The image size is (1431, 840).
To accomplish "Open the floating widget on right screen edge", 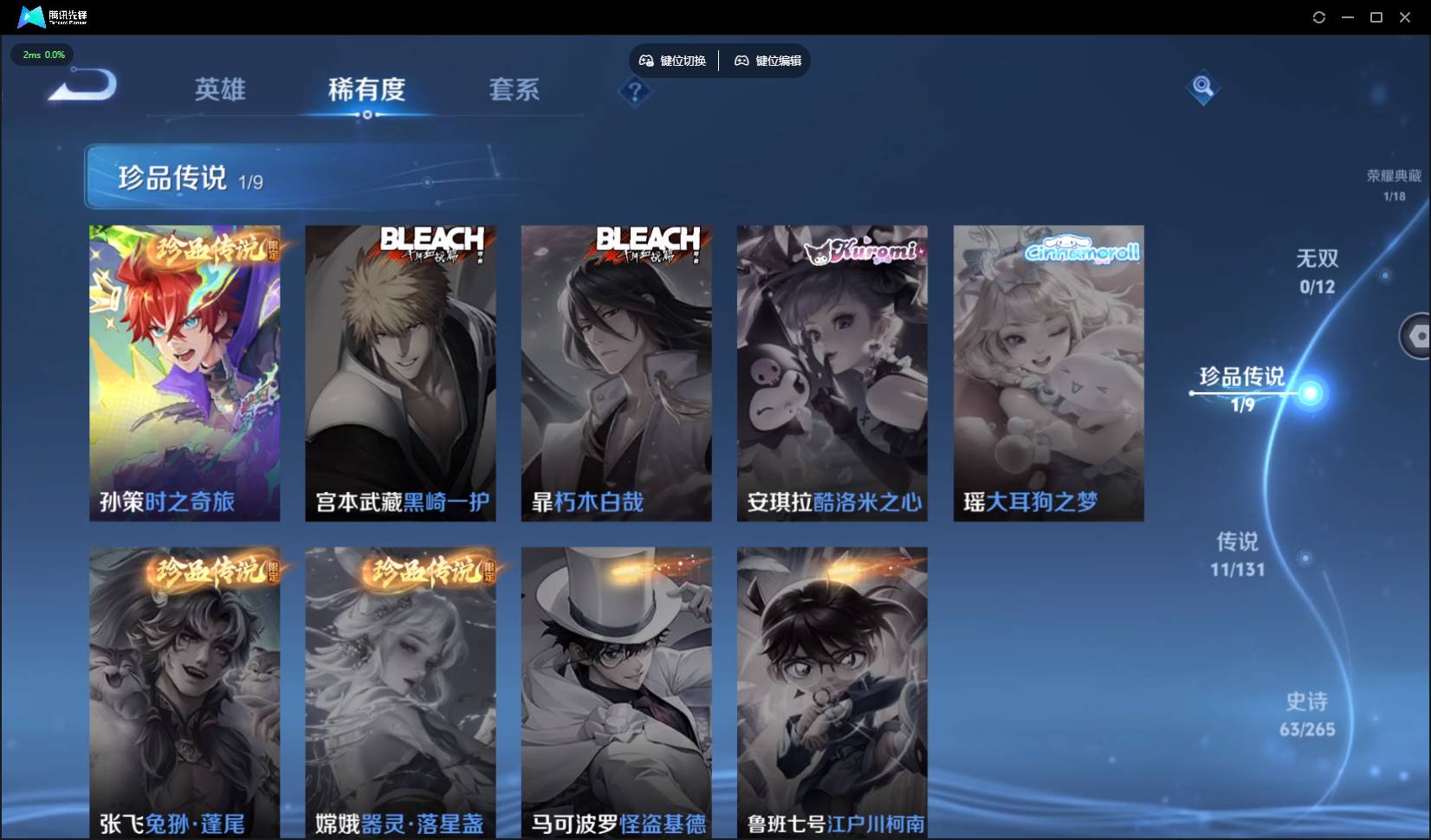I will coord(1417,336).
